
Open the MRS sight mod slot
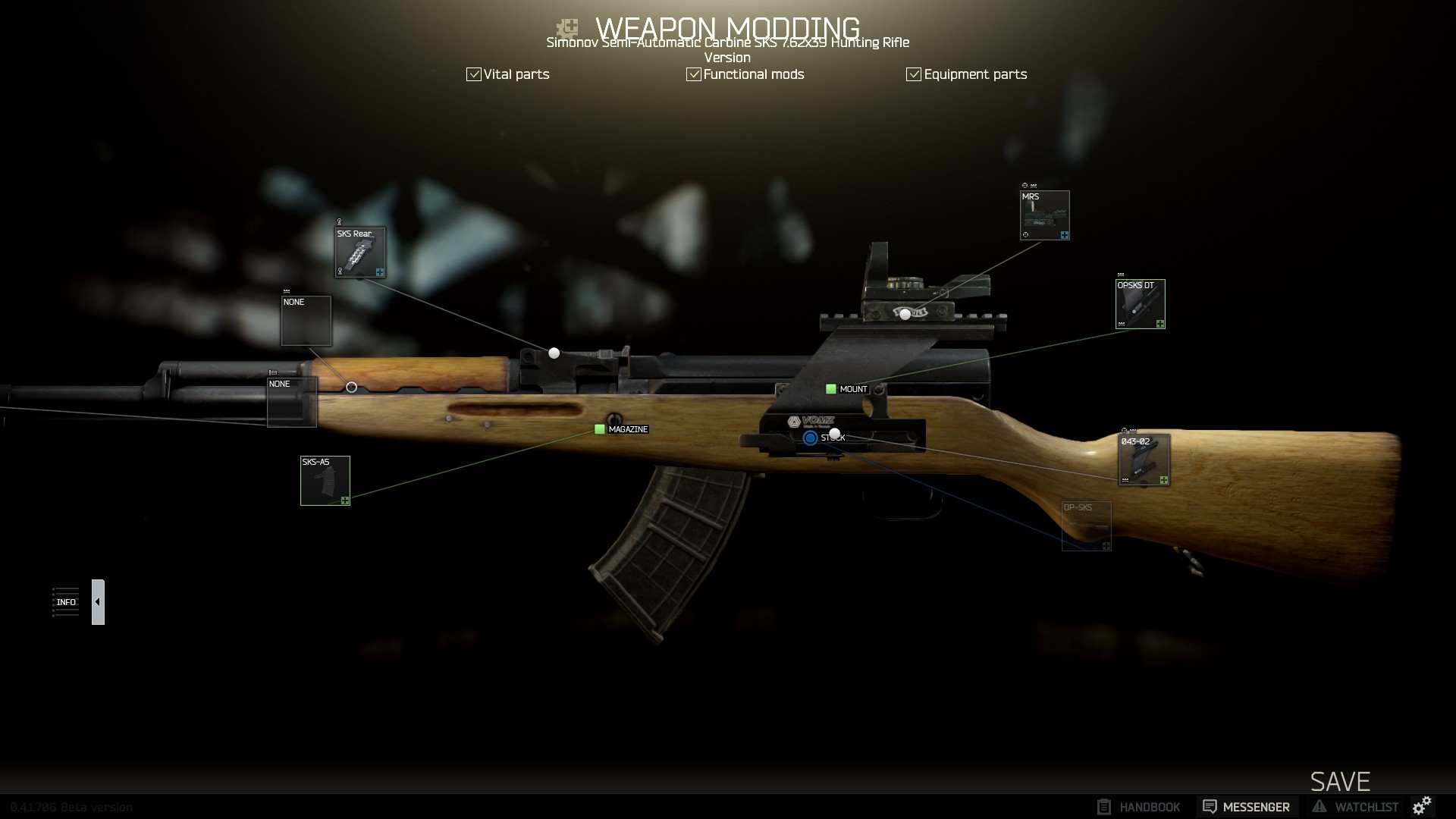click(x=1044, y=215)
